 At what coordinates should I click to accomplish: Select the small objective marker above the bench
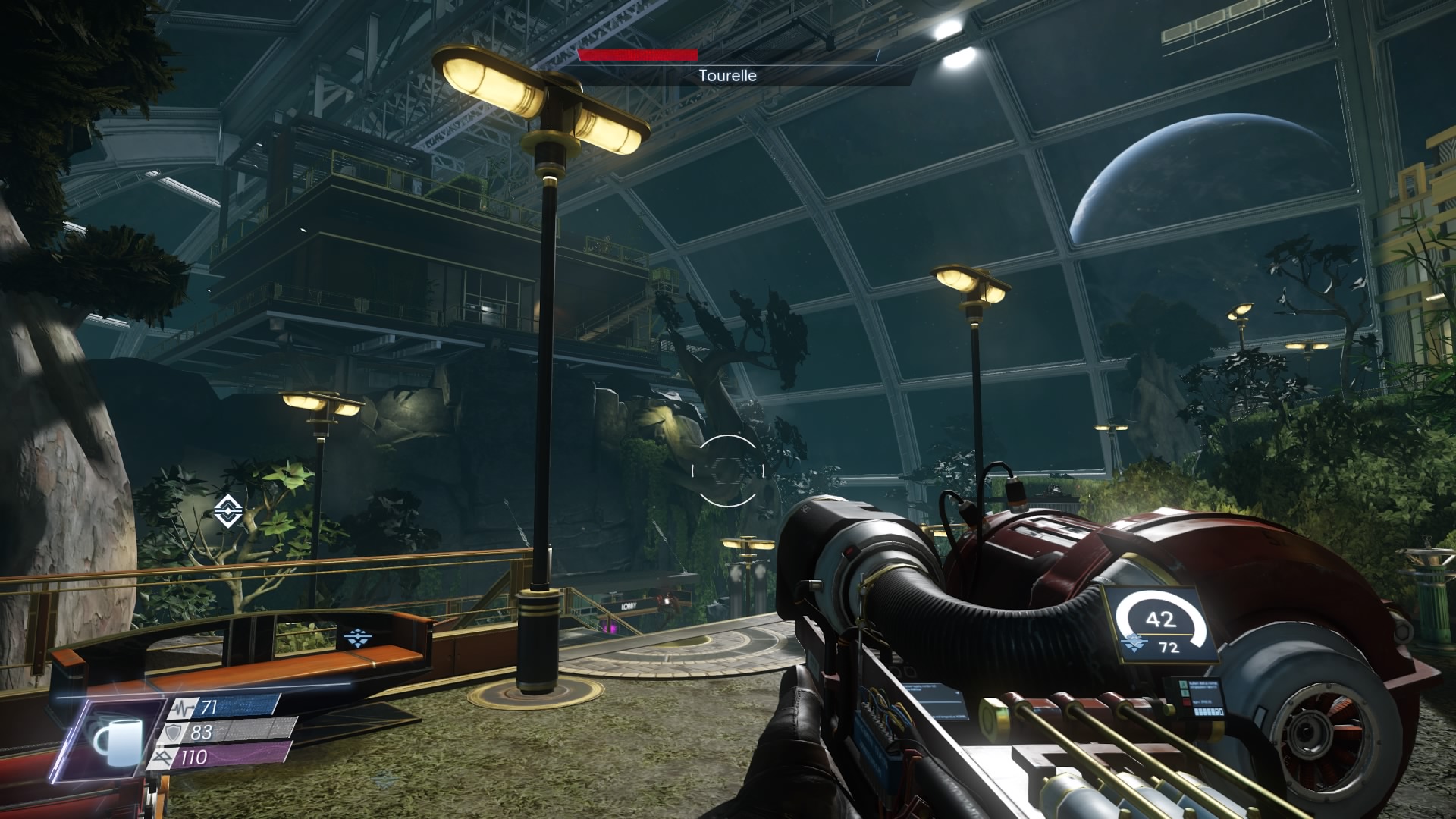click(356, 637)
